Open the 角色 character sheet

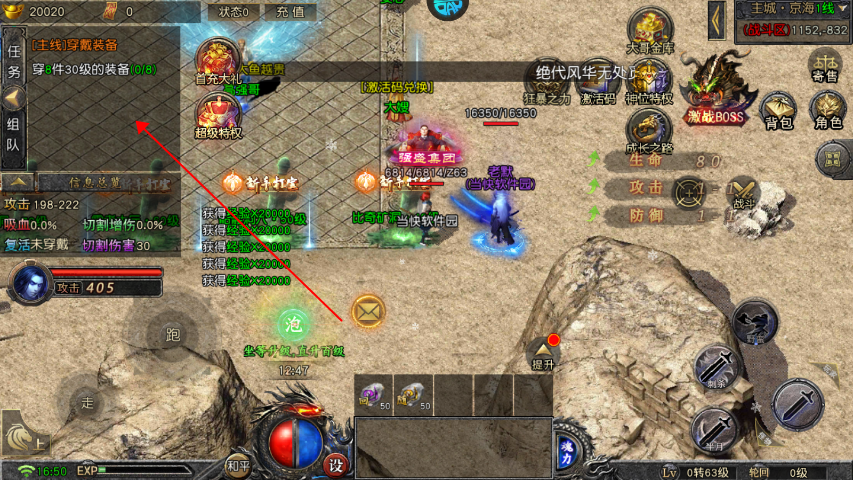[828, 110]
